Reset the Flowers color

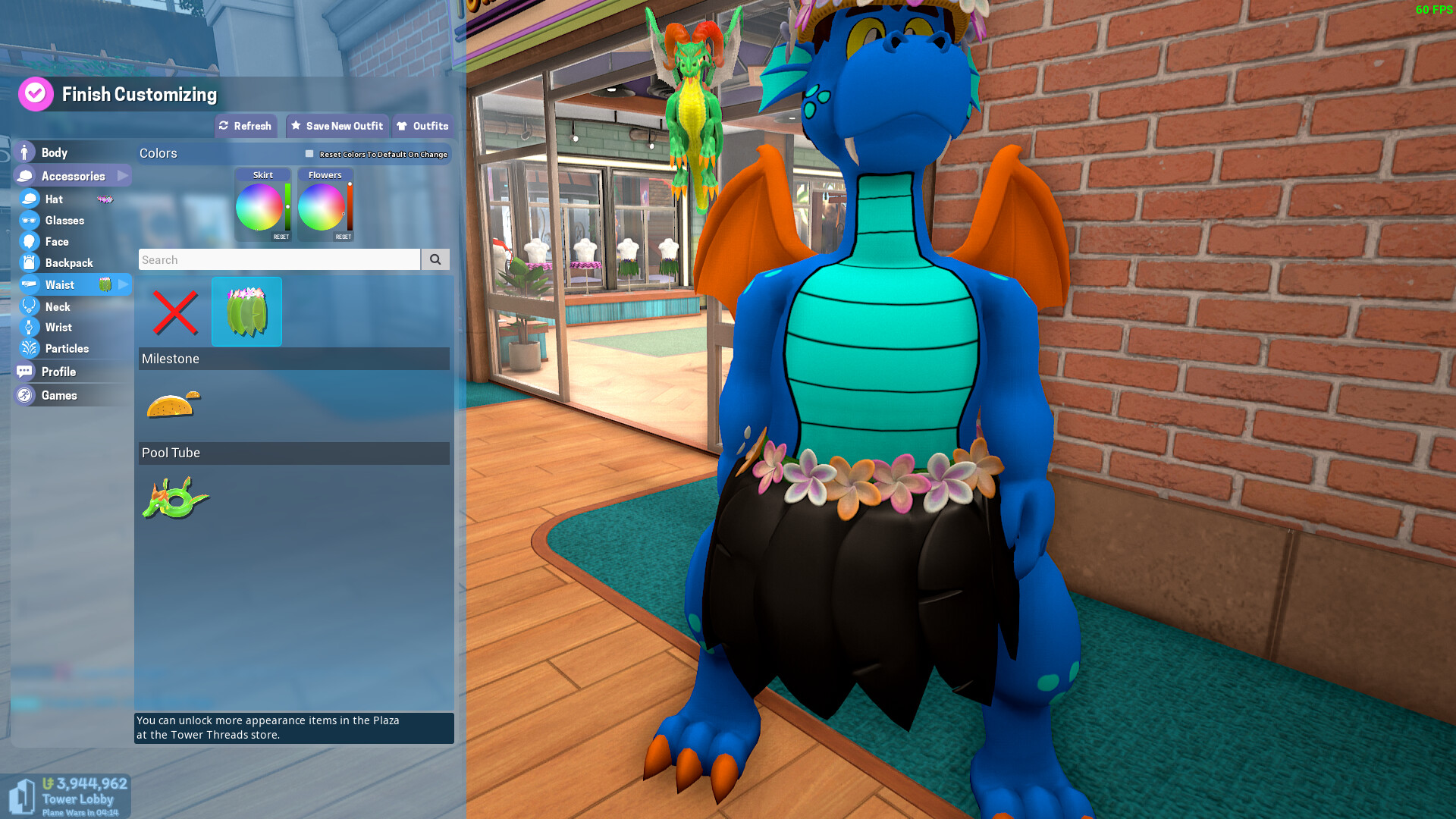344,237
